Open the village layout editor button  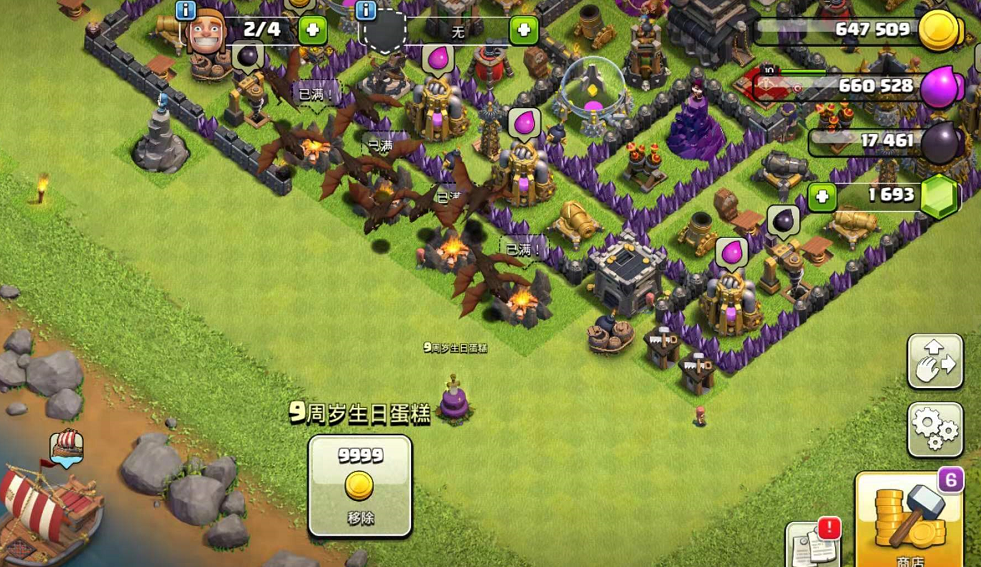(x=935, y=361)
